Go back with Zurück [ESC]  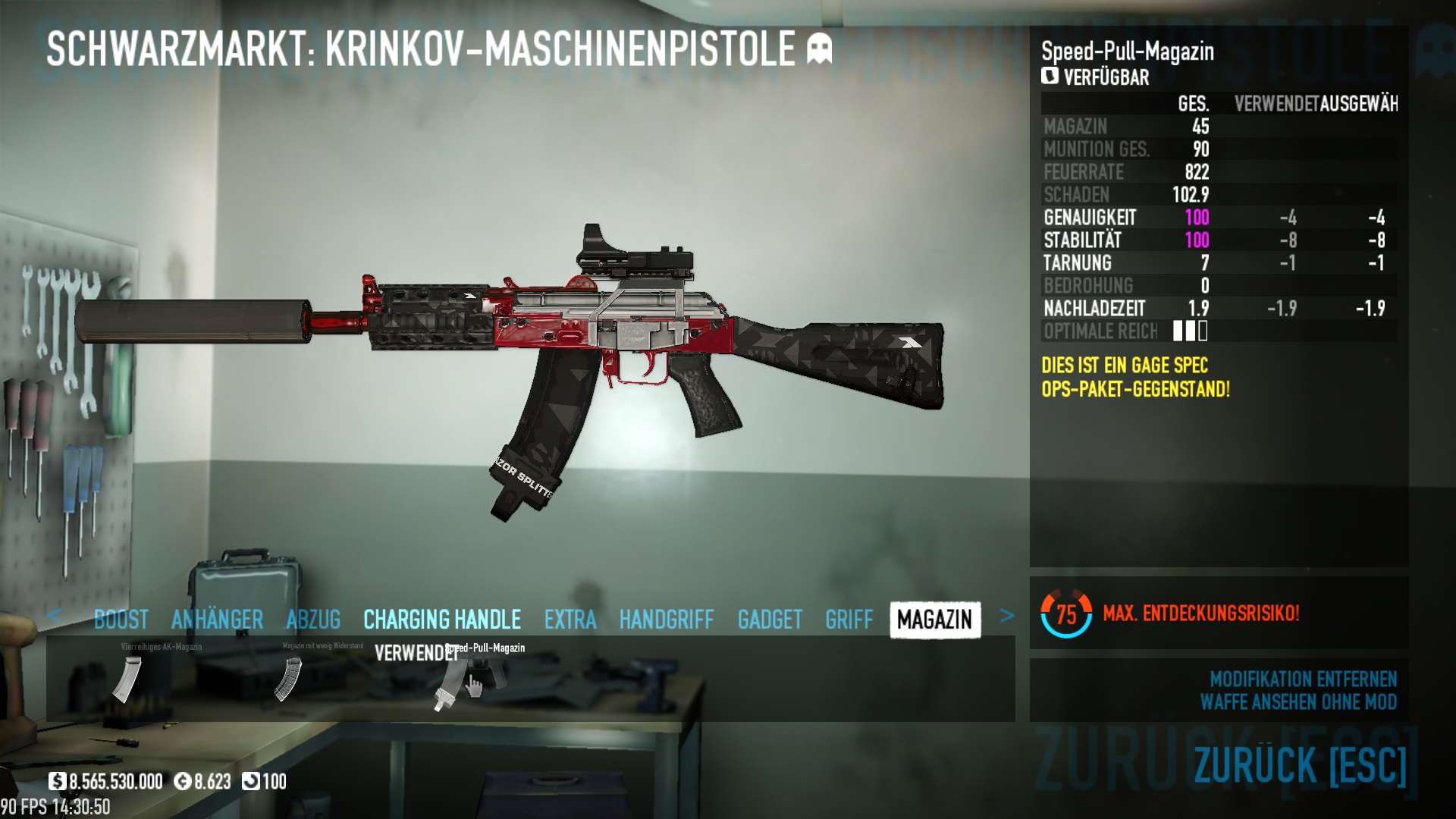pos(1300,764)
